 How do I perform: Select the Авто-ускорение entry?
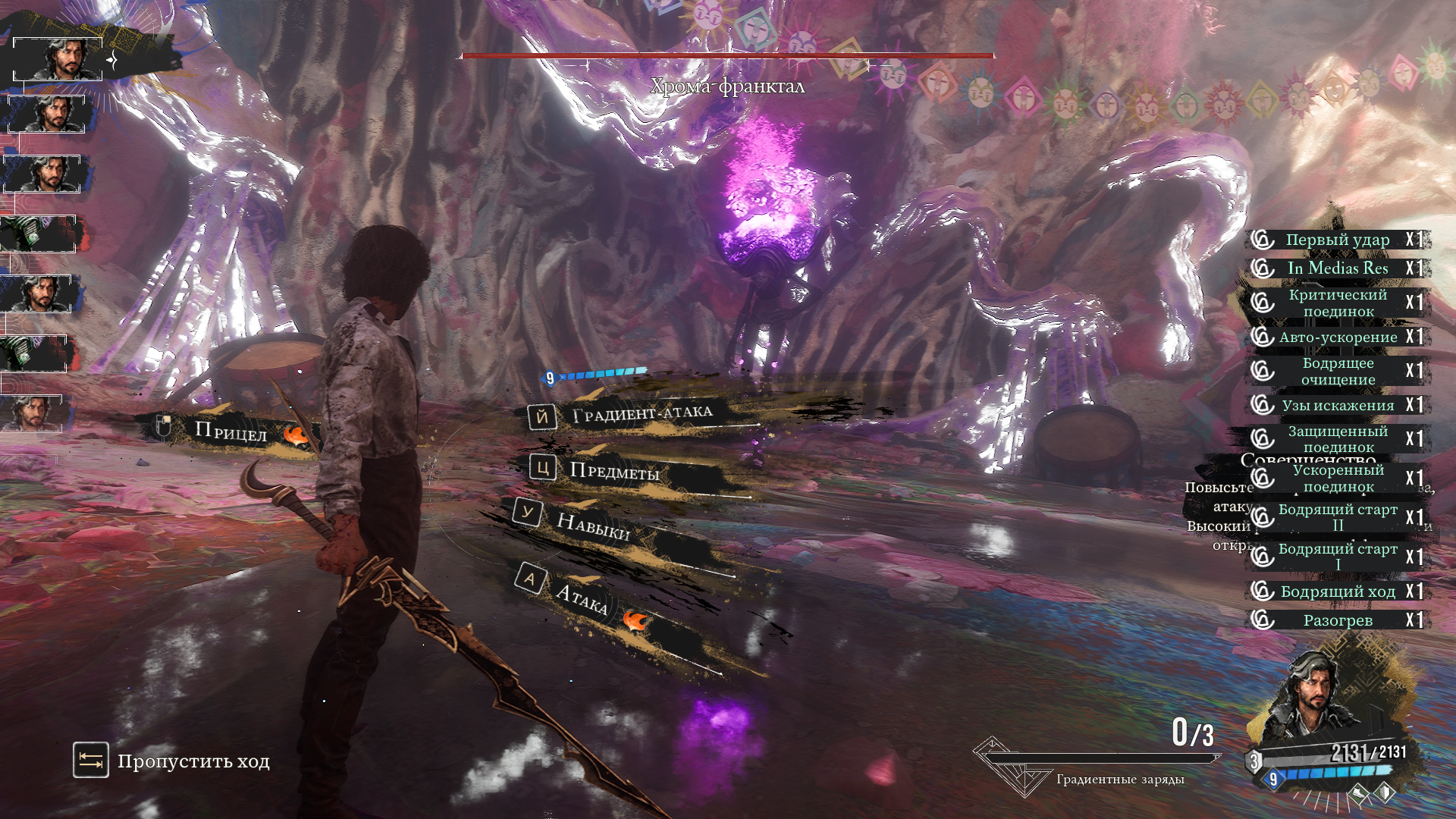[1338, 337]
